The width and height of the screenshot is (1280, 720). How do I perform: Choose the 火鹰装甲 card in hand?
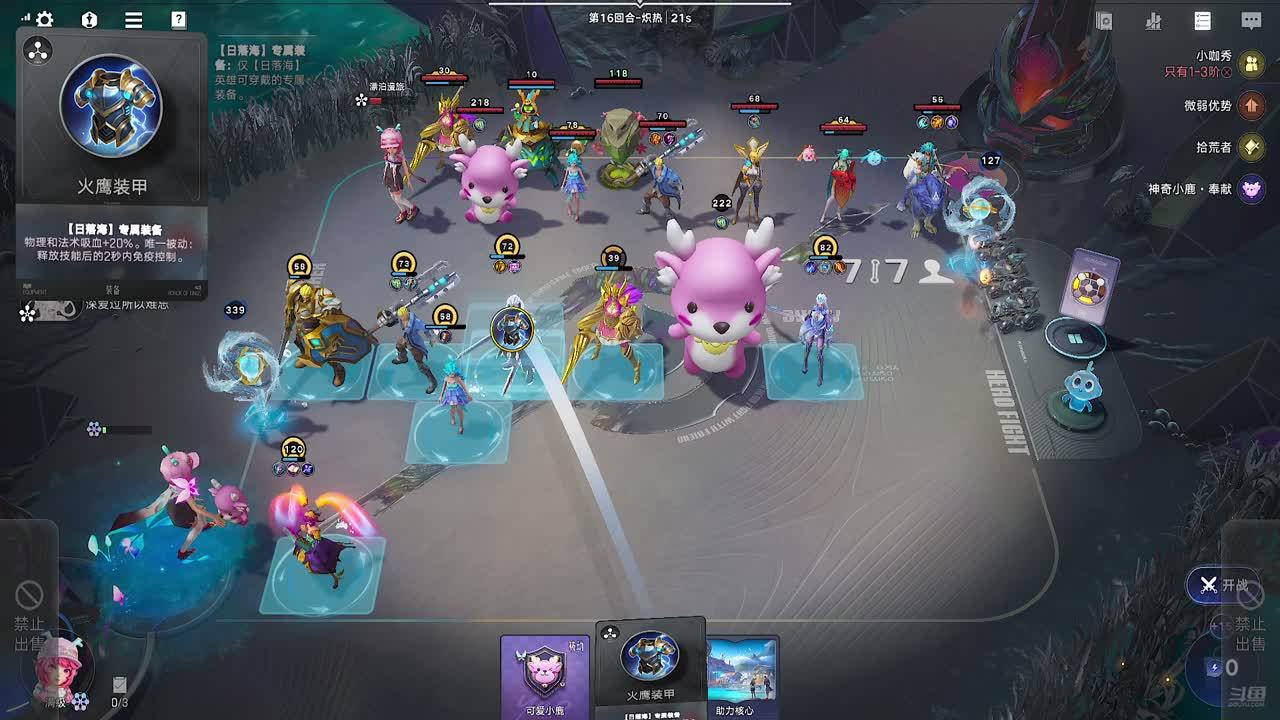click(x=650, y=667)
